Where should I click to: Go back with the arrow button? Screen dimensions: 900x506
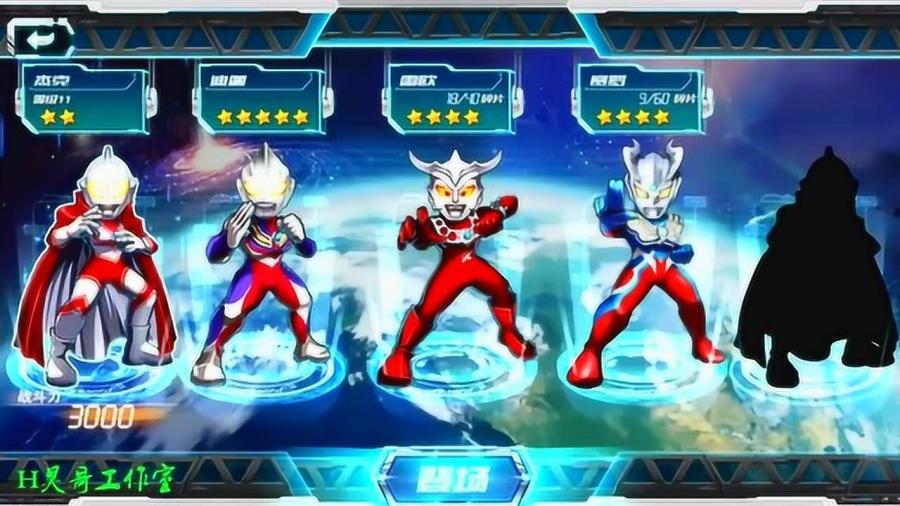[41, 38]
